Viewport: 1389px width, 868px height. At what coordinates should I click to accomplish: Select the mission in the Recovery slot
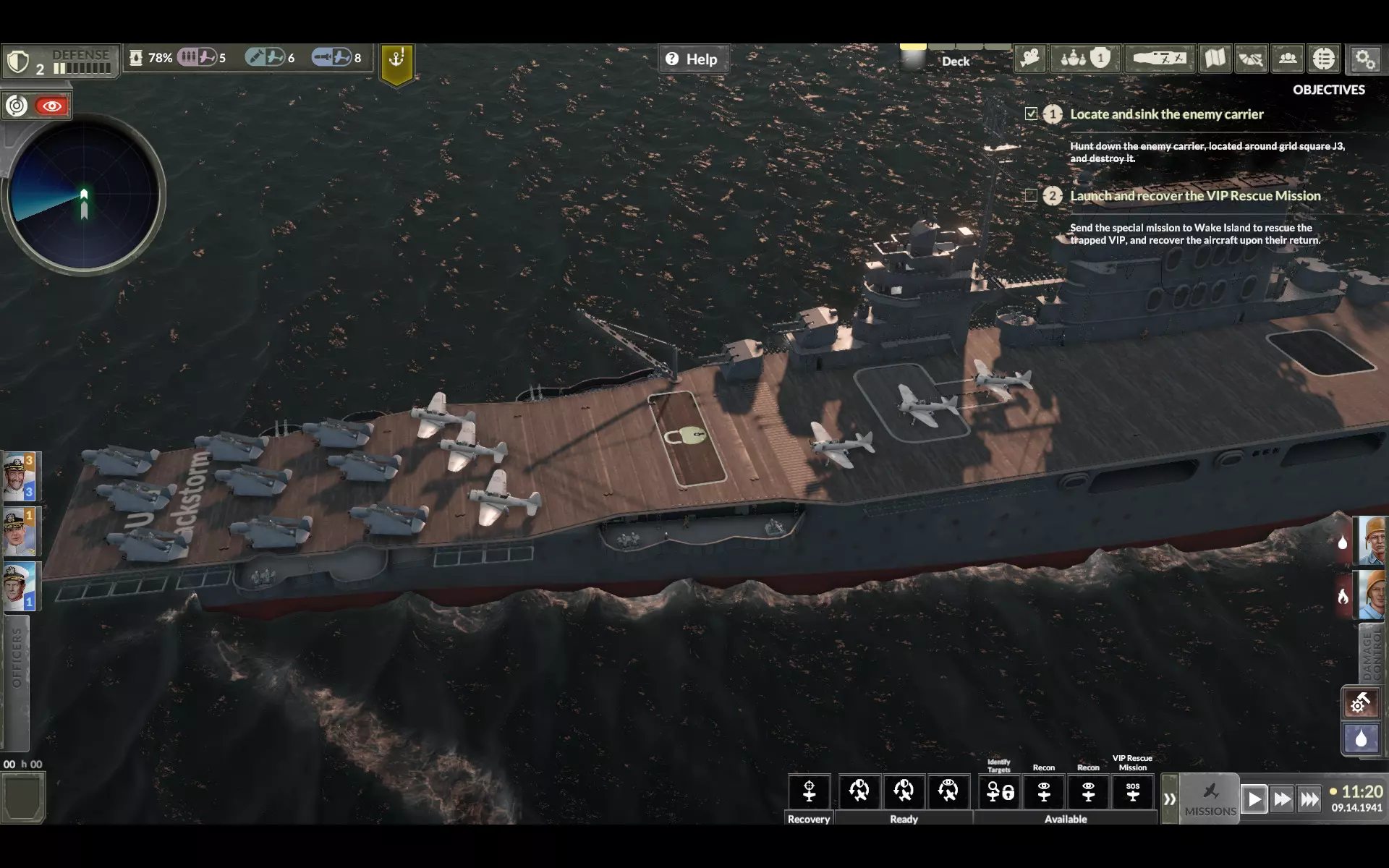809,791
